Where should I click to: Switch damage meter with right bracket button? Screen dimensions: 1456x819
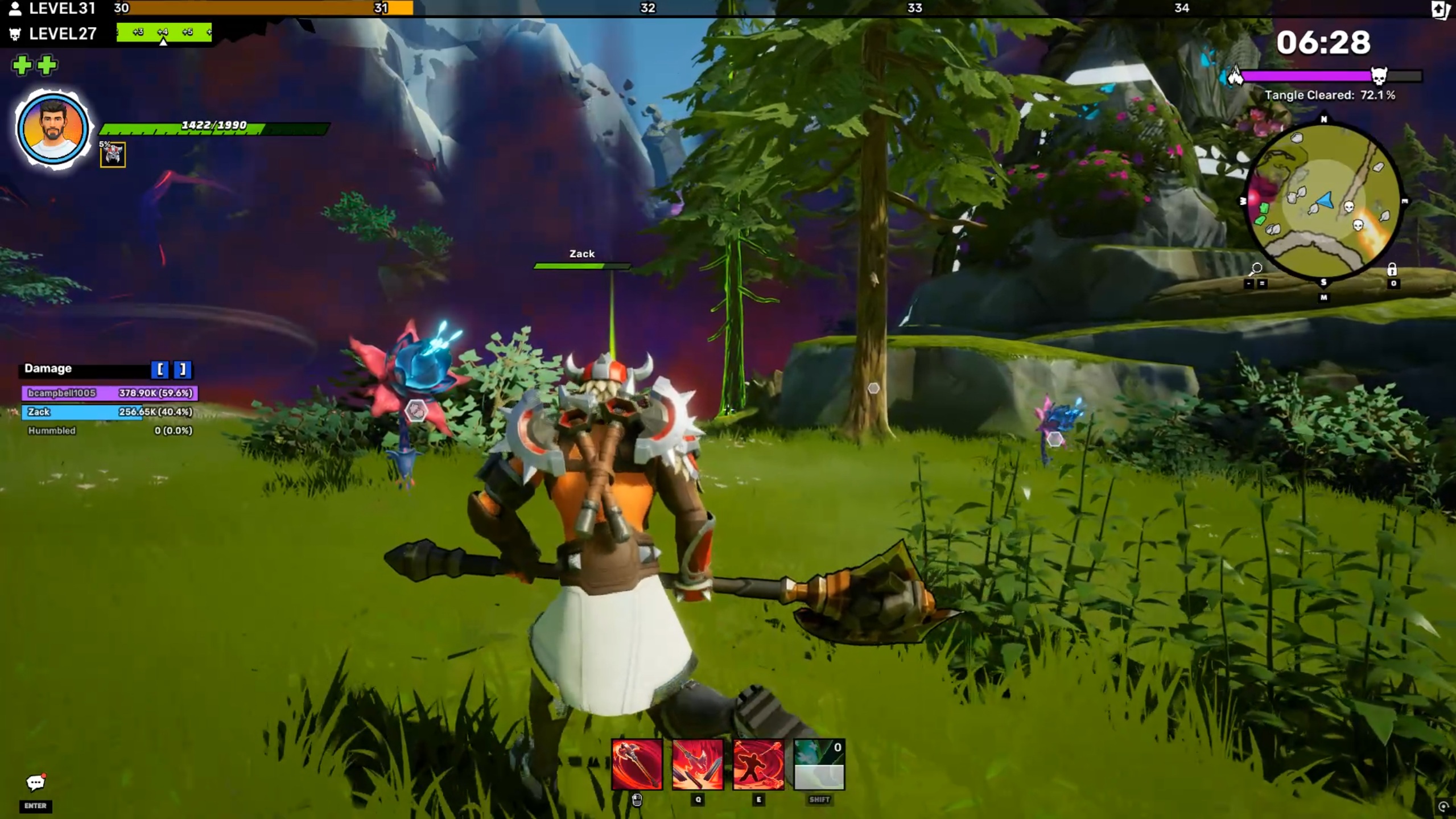pos(182,369)
